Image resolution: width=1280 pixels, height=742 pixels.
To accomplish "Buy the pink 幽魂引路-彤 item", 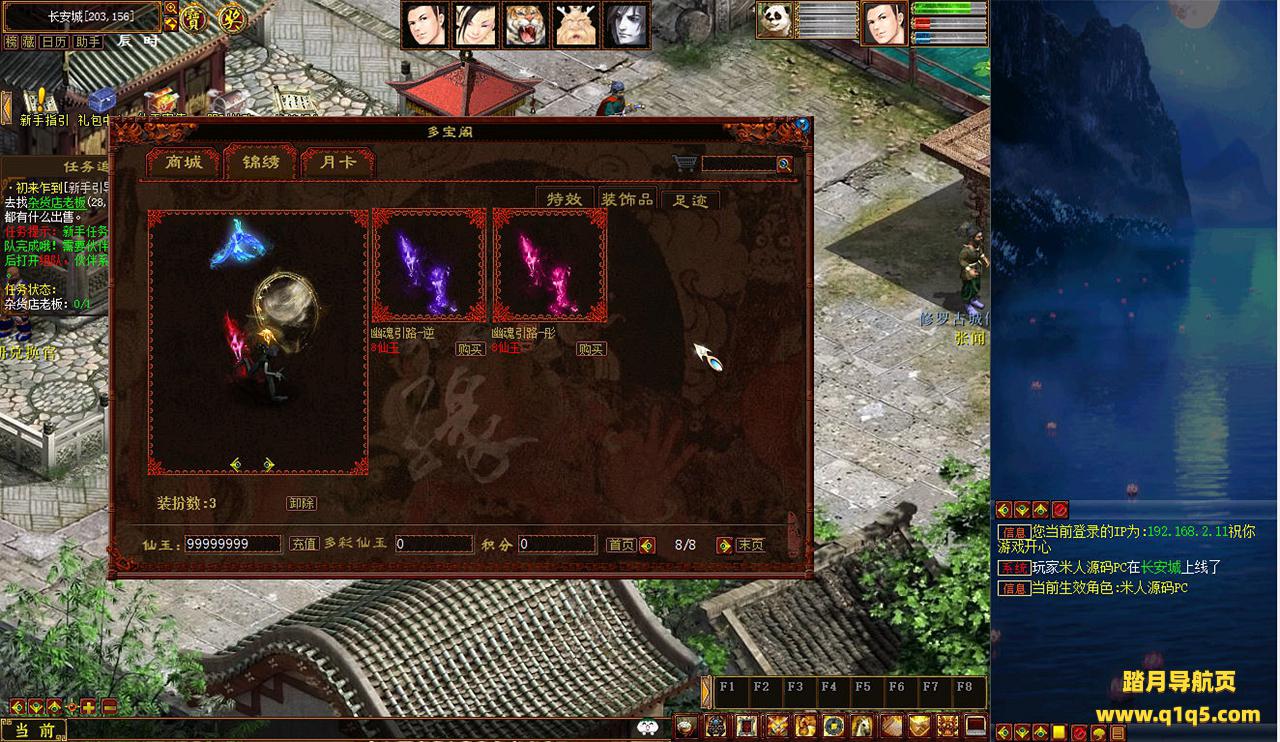I will (x=590, y=349).
